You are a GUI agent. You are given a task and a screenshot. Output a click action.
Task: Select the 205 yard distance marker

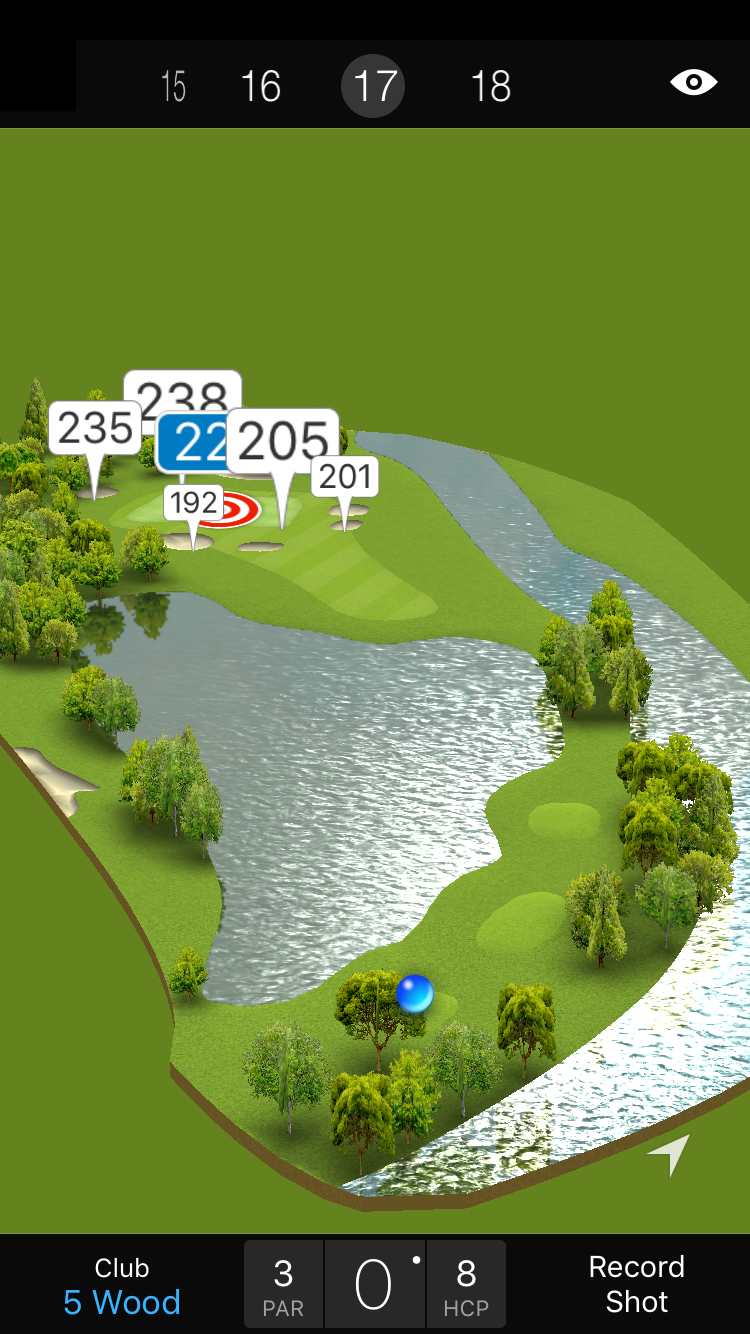283,440
